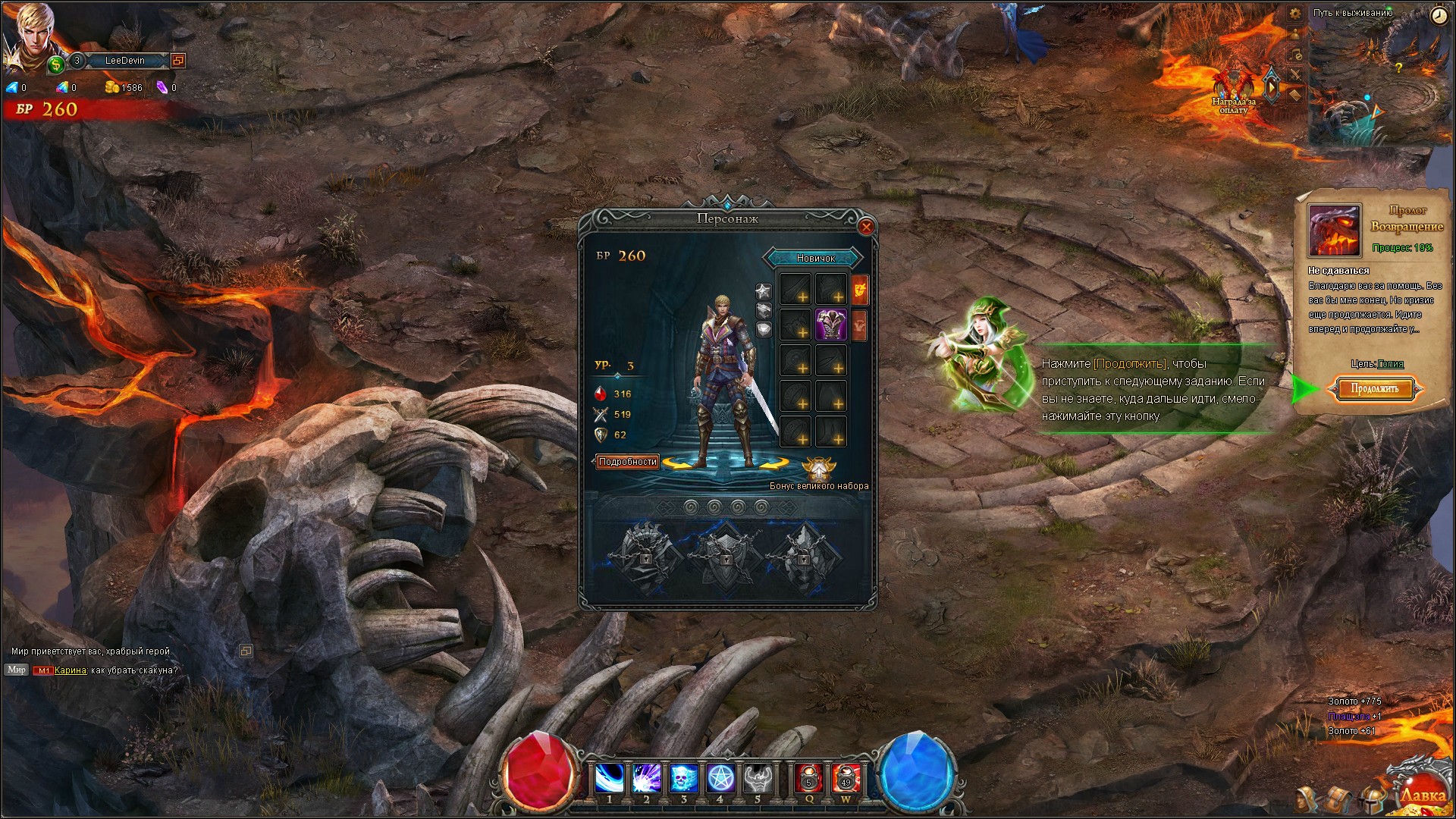Activate the purple burst skill in slot 2
This screenshot has height=819, width=1456.
point(646,778)
